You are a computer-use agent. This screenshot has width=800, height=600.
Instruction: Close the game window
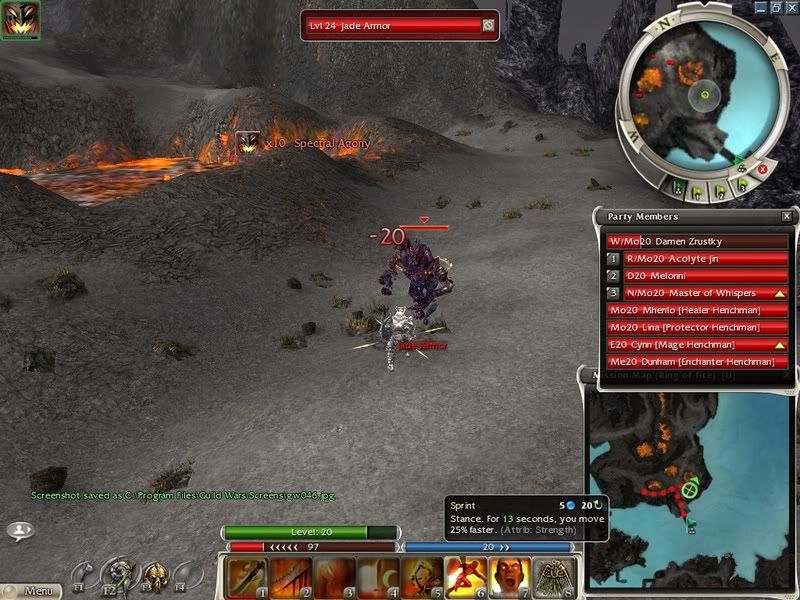coord(791,7)
